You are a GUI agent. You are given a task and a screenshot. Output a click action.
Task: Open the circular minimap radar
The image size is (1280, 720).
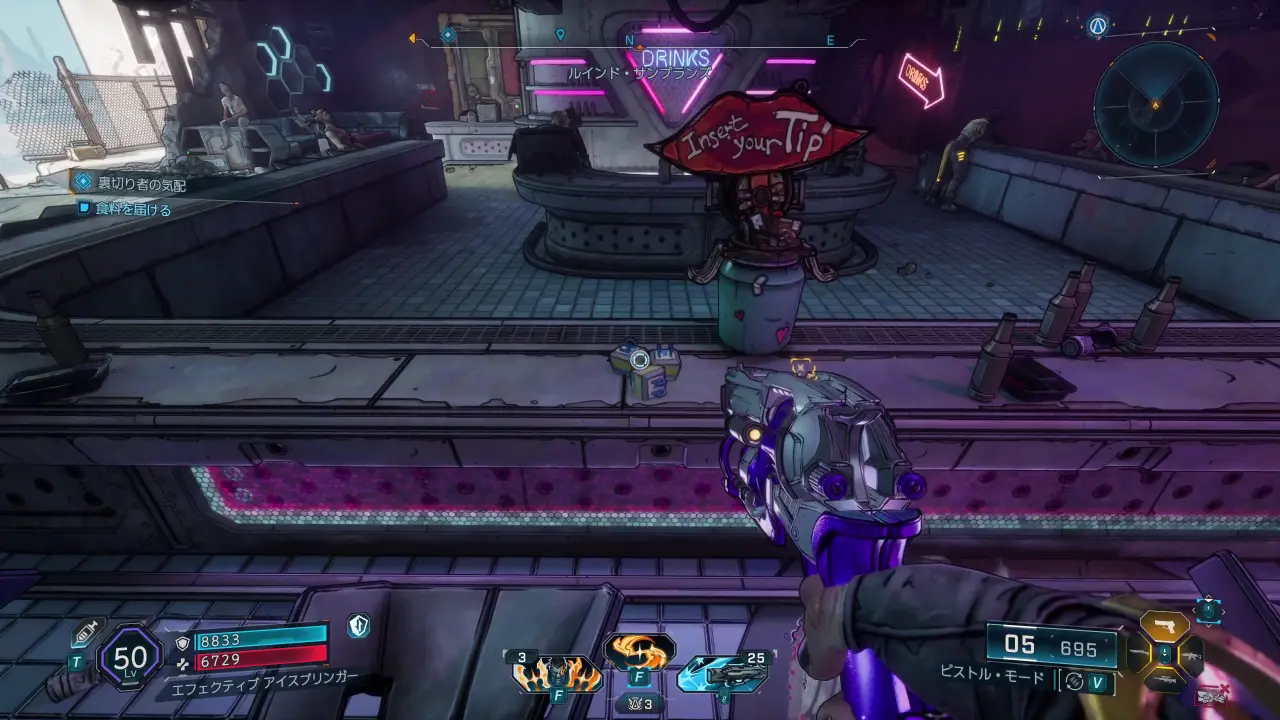[1155, 104]
